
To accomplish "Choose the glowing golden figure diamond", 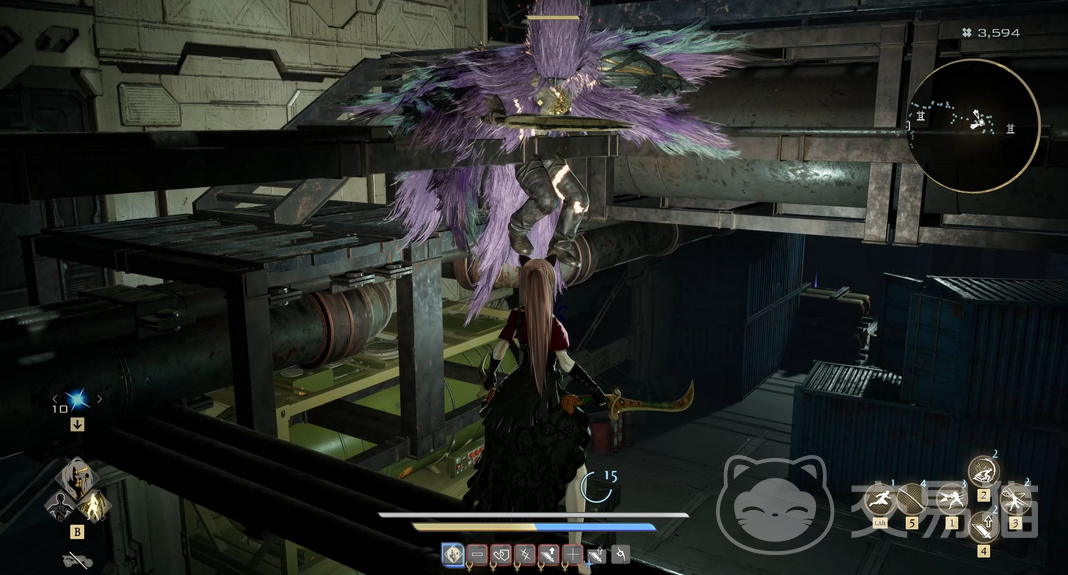I will pyautogui.click(x=94, y=505).
